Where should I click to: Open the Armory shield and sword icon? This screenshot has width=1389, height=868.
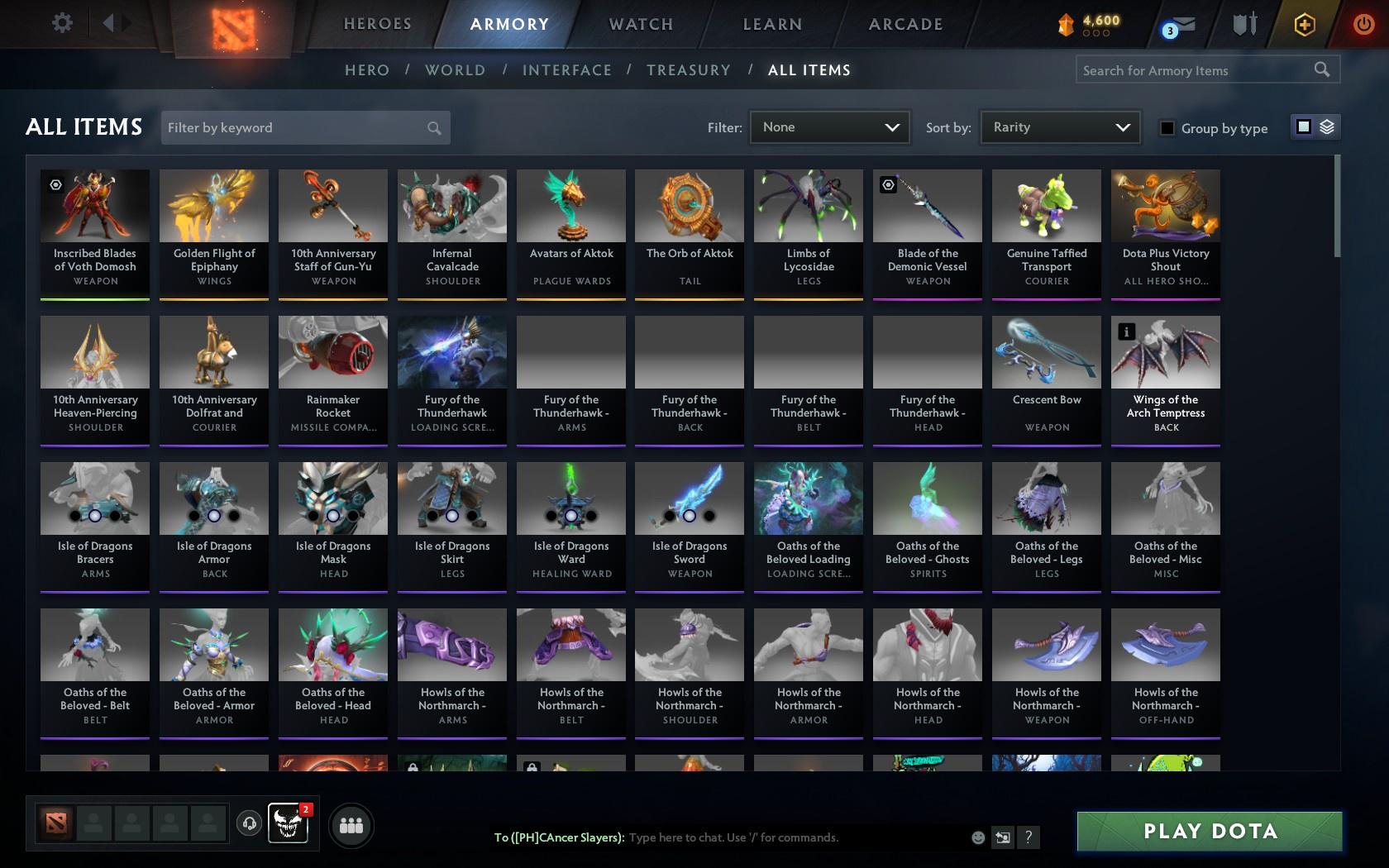[x=1243, y=25]
